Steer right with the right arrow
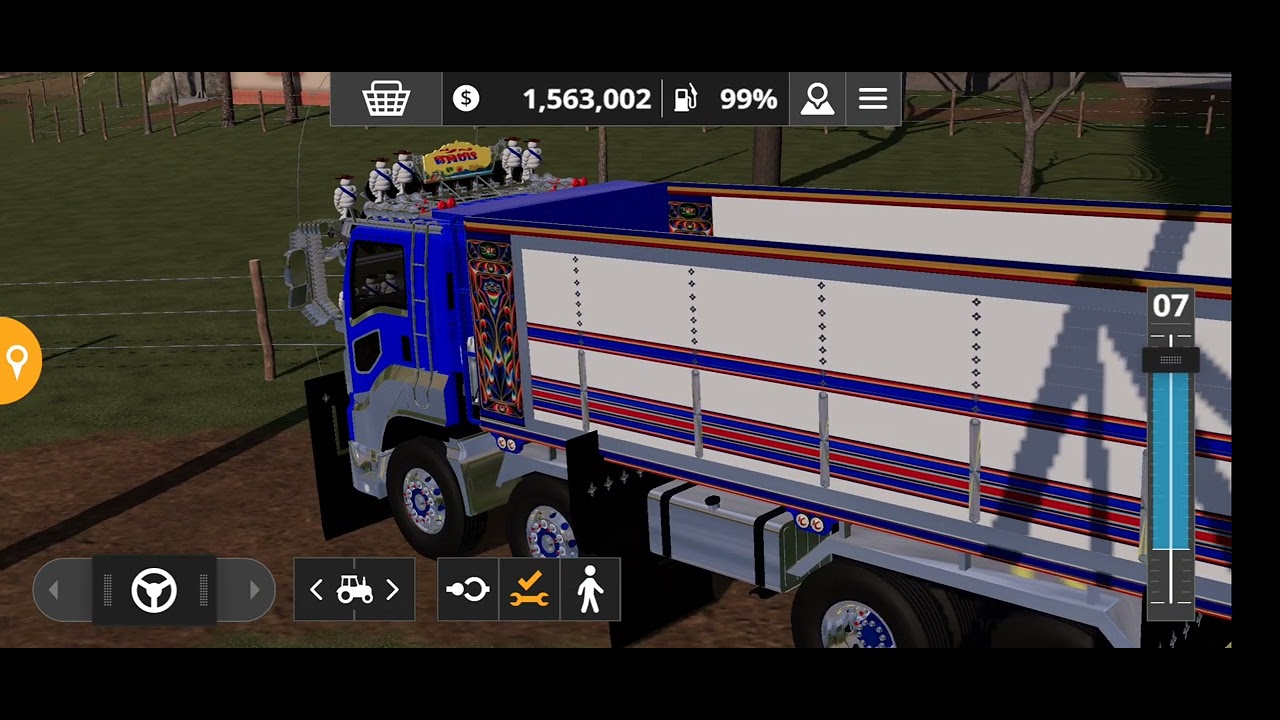Viewport: 1280px width, 720px height. [253, 591]
